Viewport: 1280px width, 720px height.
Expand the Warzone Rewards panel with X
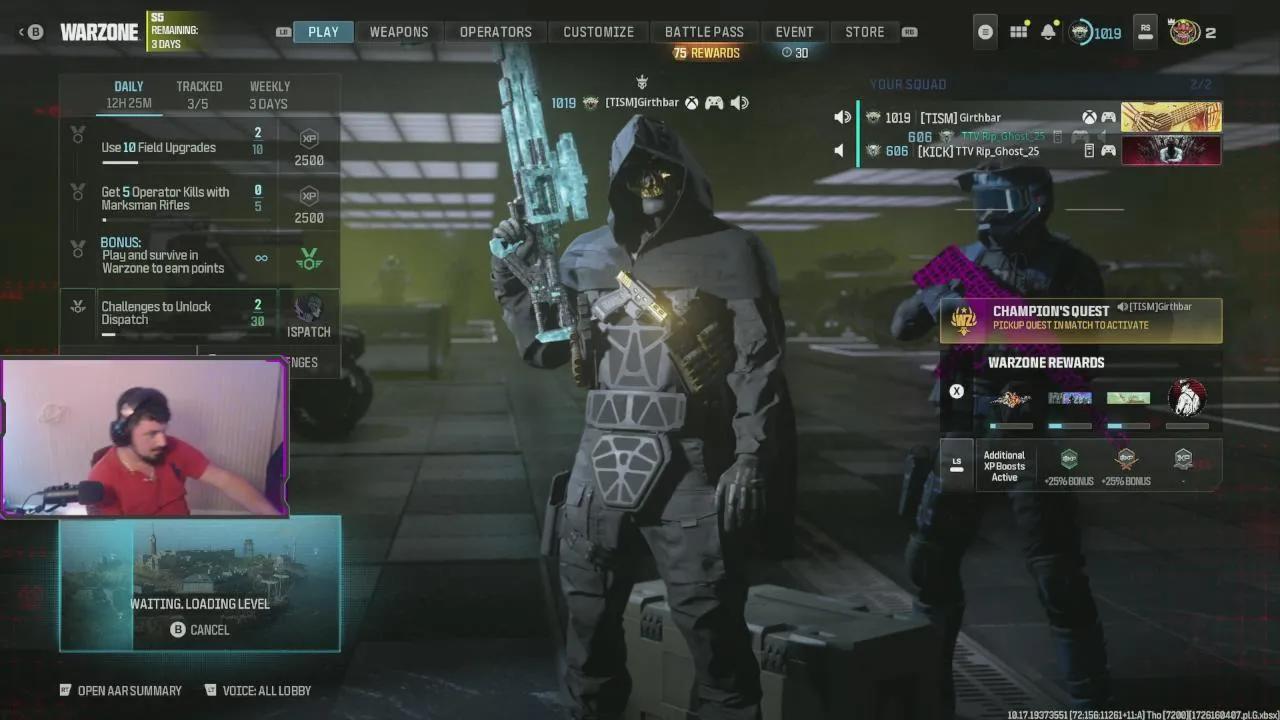click(x=956, y=391)
